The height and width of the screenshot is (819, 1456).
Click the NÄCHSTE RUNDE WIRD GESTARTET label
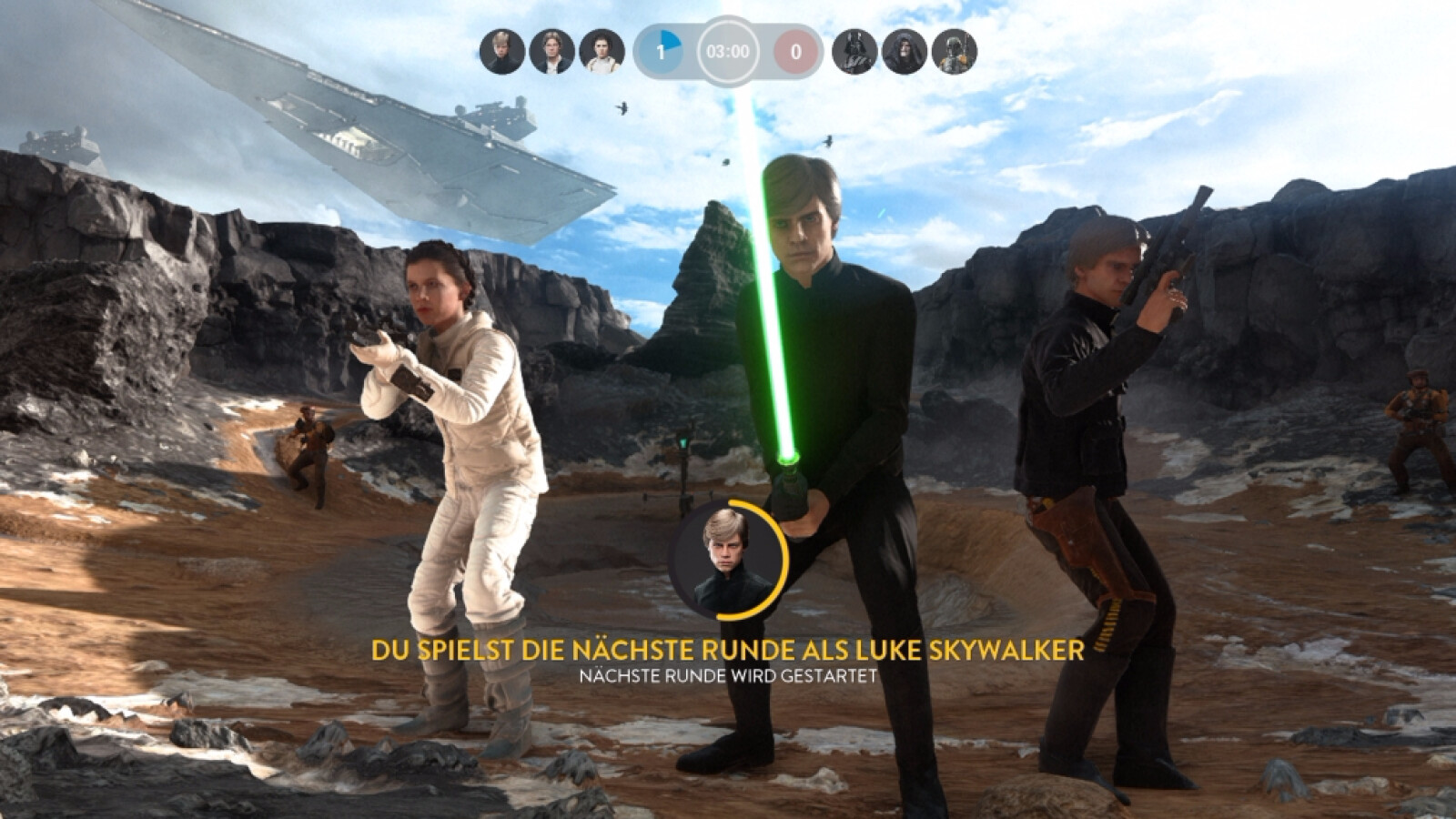726,673
